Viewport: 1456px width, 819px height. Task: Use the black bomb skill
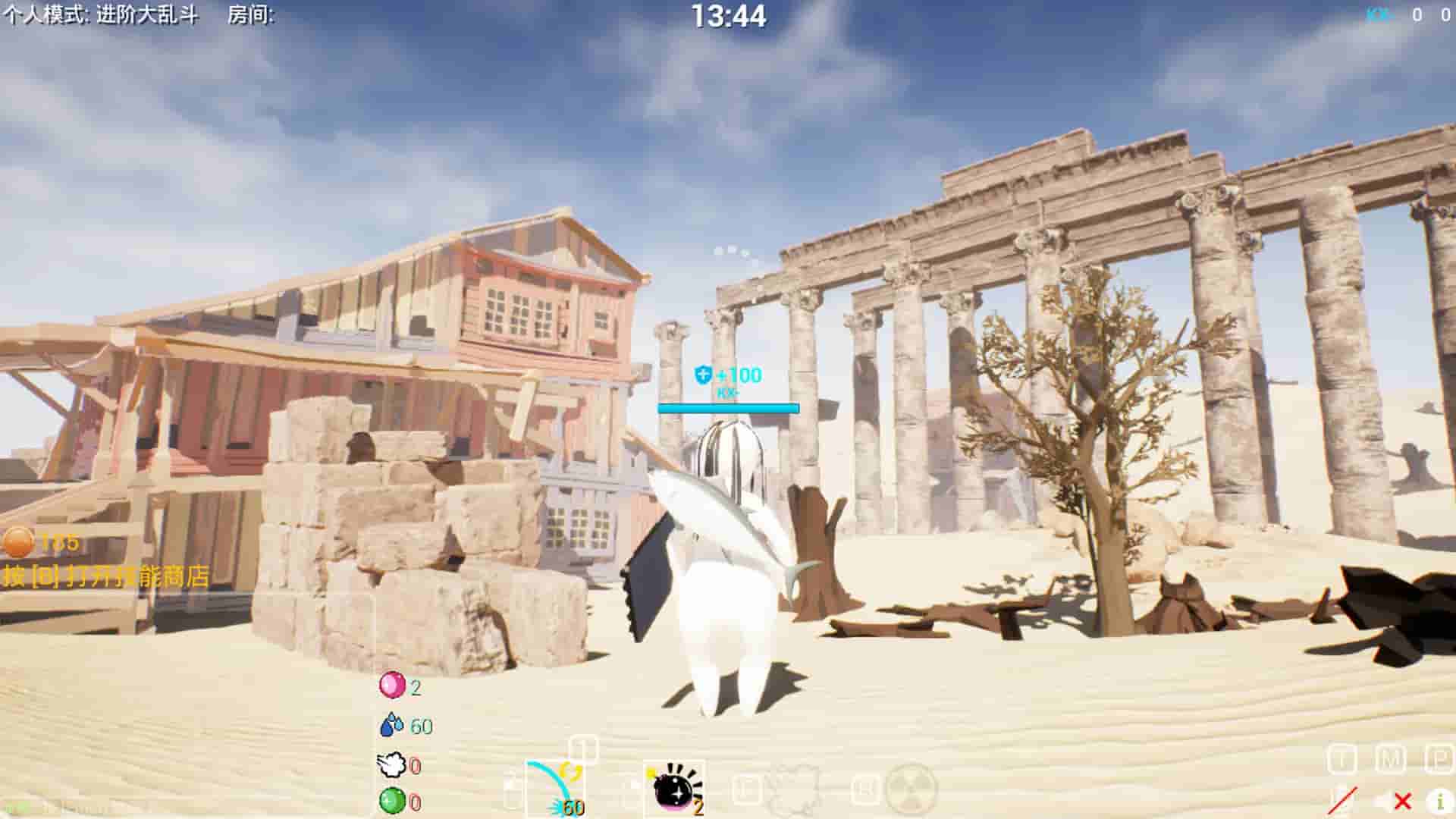click(x=674, y=789)
